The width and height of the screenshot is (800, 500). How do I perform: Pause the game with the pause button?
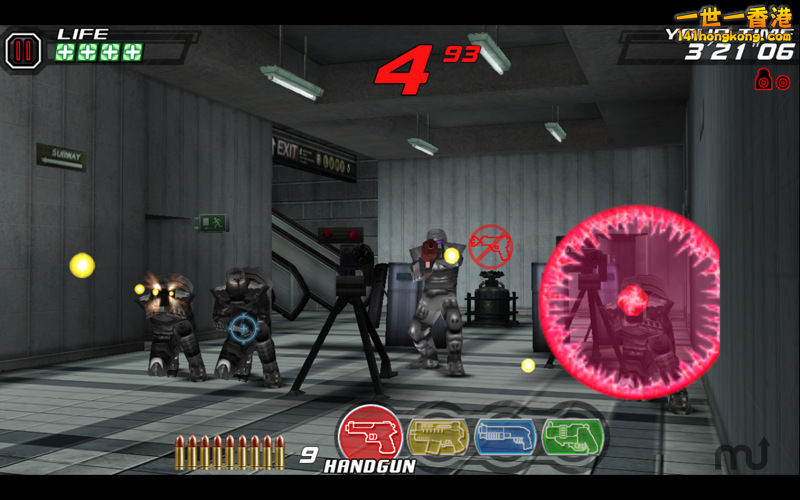pos(22,50)
